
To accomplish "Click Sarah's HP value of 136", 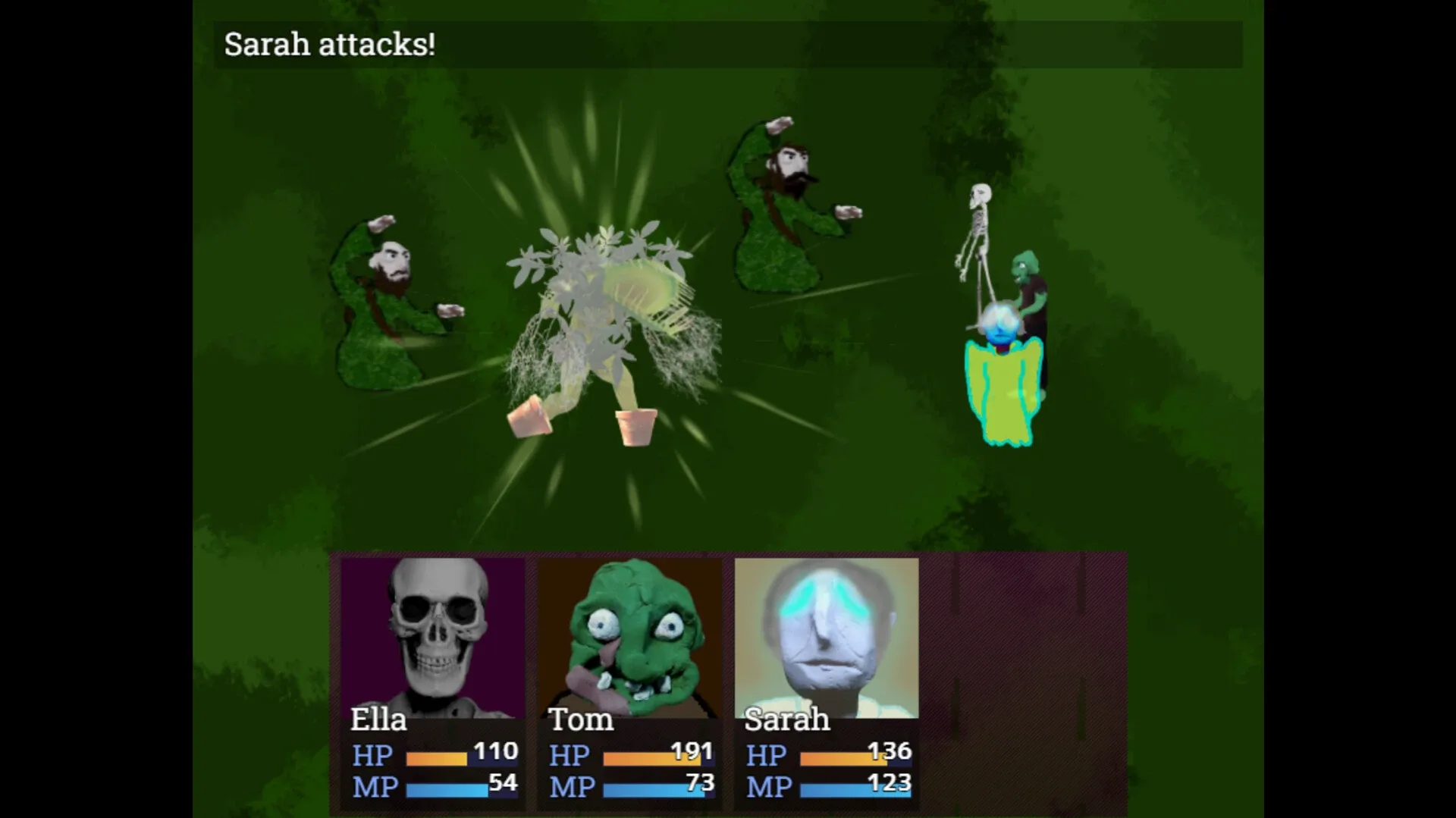I will [892, 751].
